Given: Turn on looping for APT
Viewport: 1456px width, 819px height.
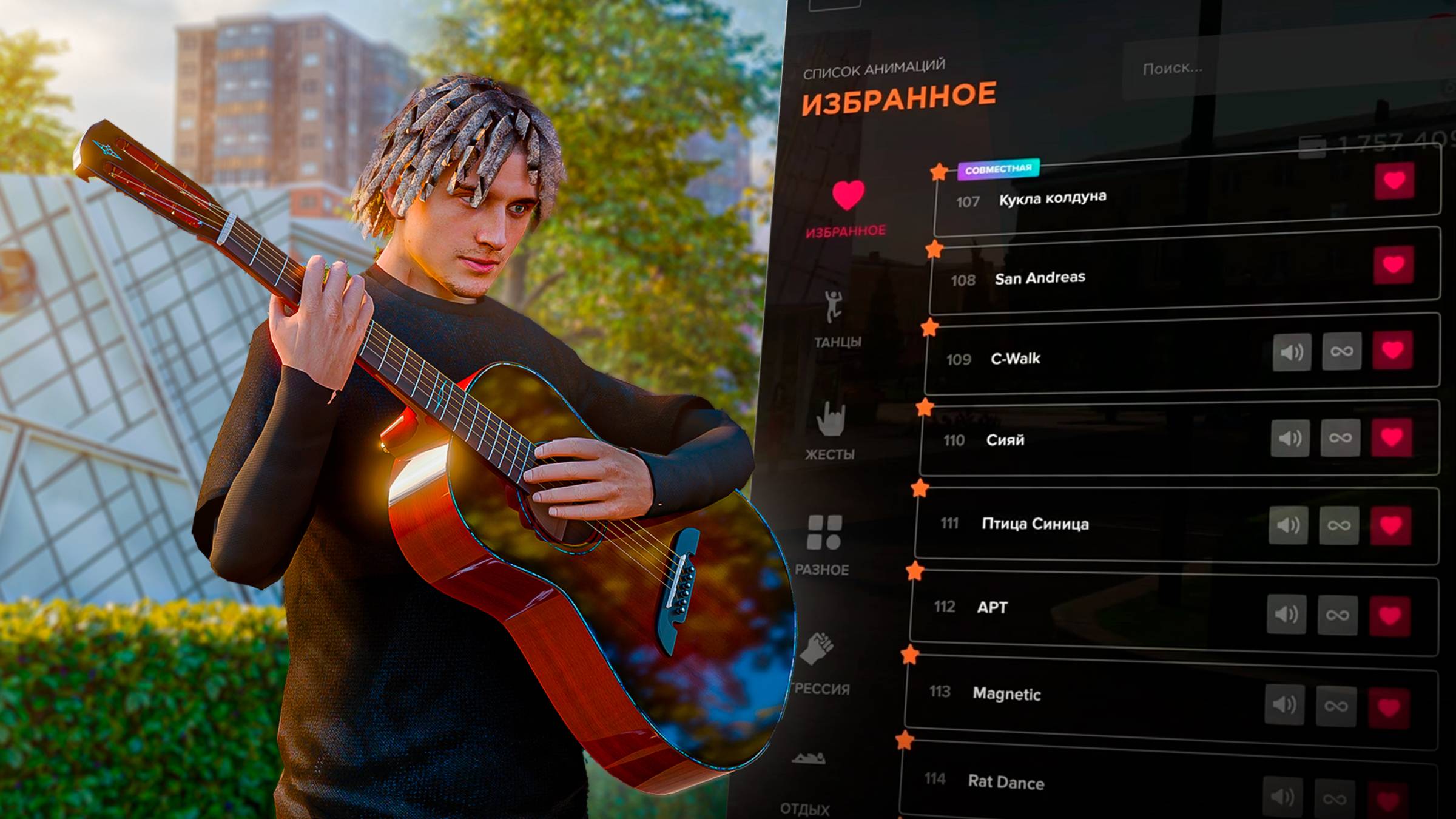Looking at the screenshot, I should [x=1337, y=615].
